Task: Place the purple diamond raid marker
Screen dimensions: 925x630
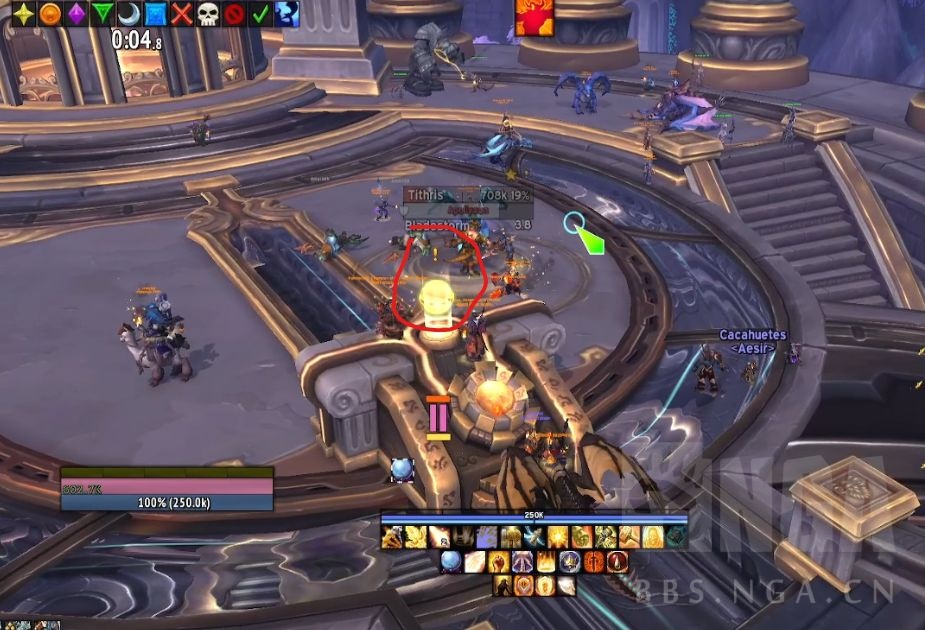Action: (x=75, y=14)
